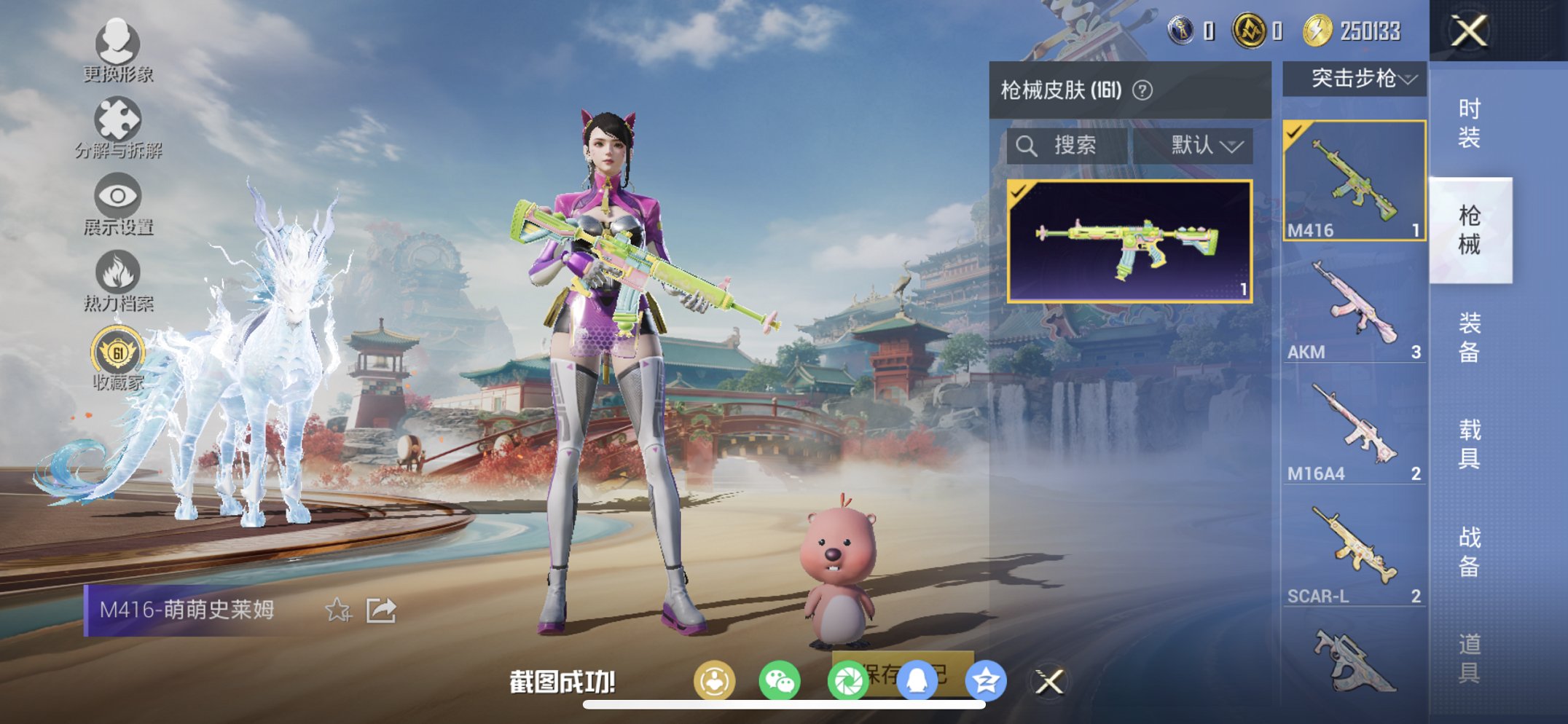Open the 枪械皮肤 help question mark

(1142, 90)
